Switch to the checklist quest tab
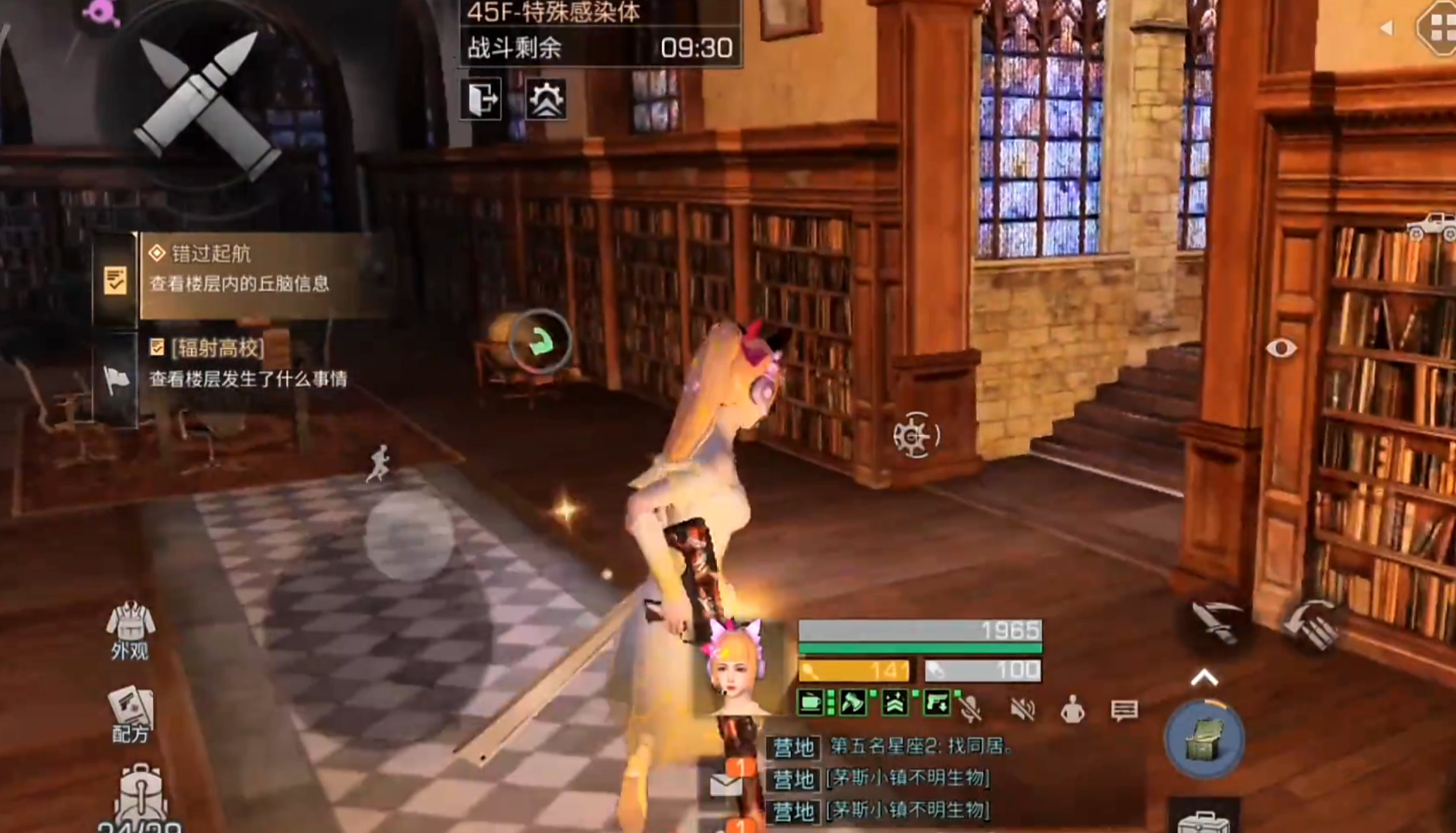The height and width of the screenshot is (833, 1456). 115,280
